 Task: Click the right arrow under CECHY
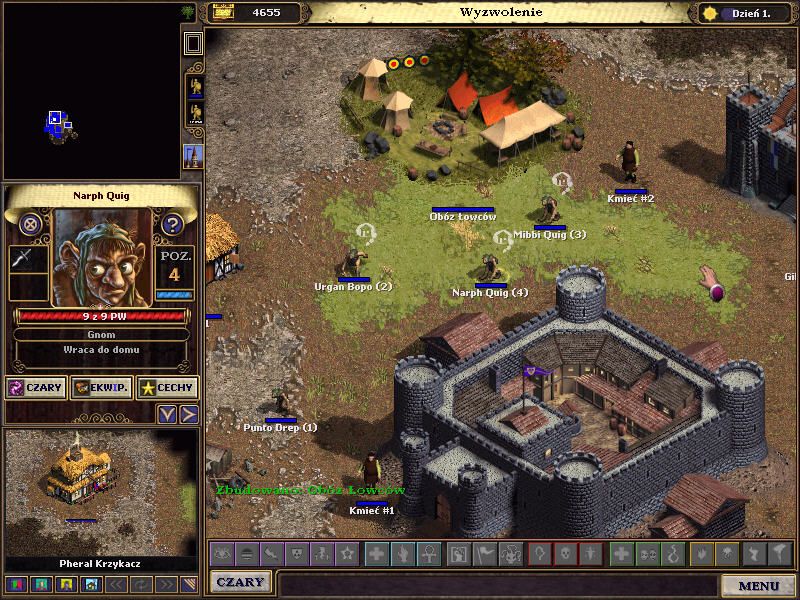click(x=188, y=413)
